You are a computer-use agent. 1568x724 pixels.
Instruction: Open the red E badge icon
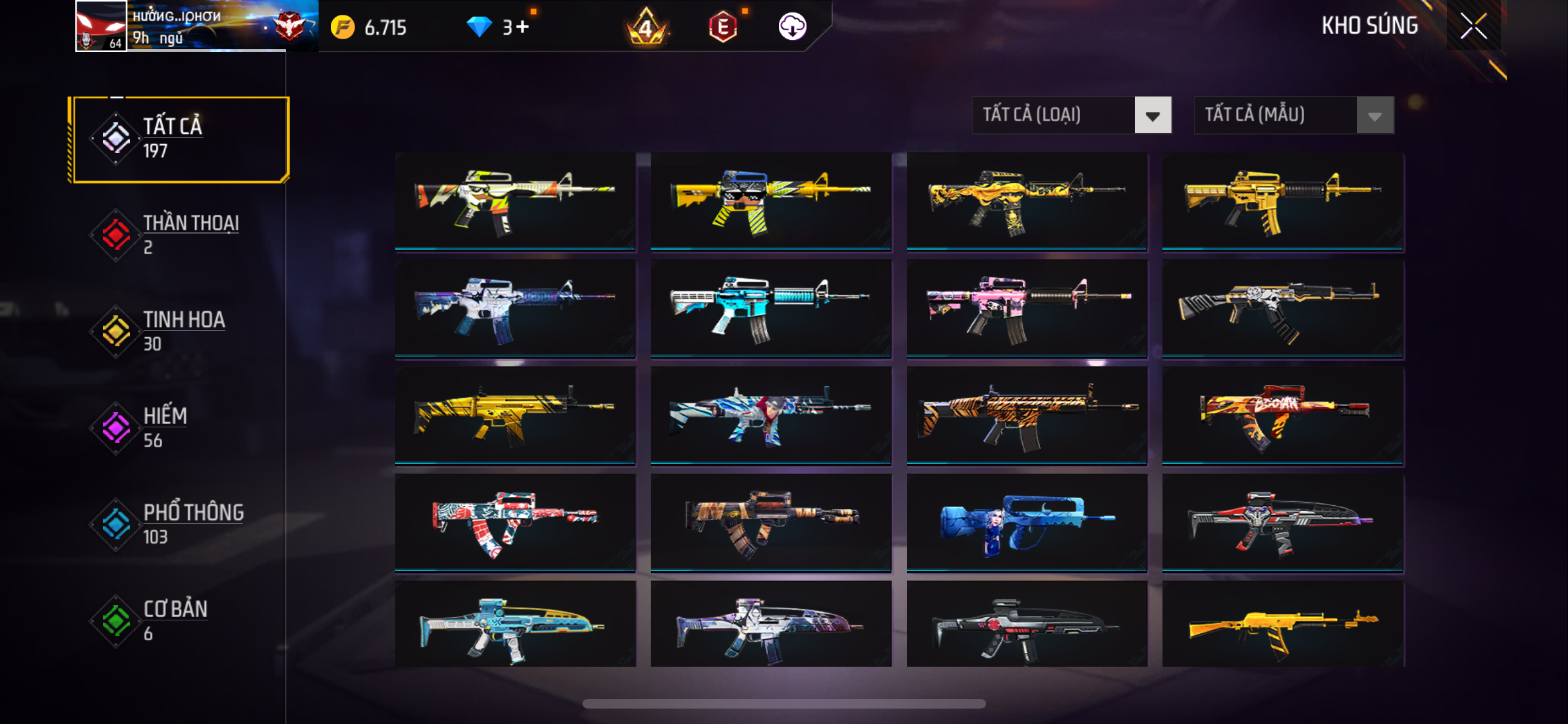[x=723, y=27]
